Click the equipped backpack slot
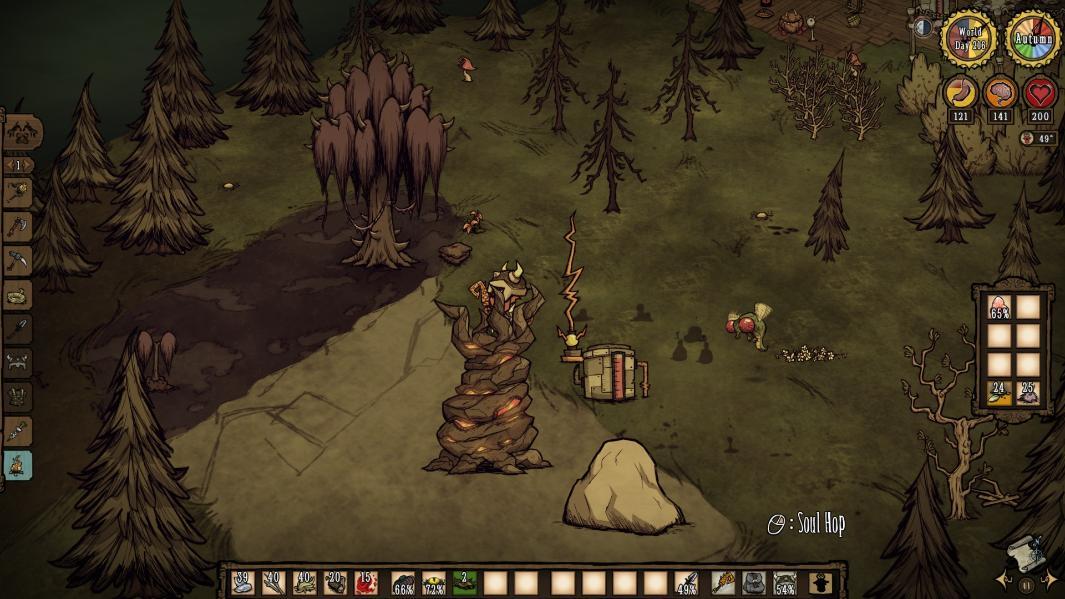 [x=754, y=582]
